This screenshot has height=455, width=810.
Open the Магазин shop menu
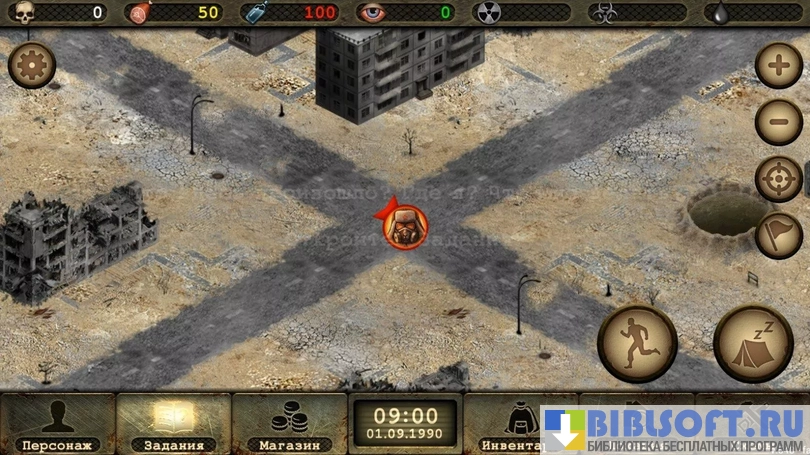pos(289,424)
